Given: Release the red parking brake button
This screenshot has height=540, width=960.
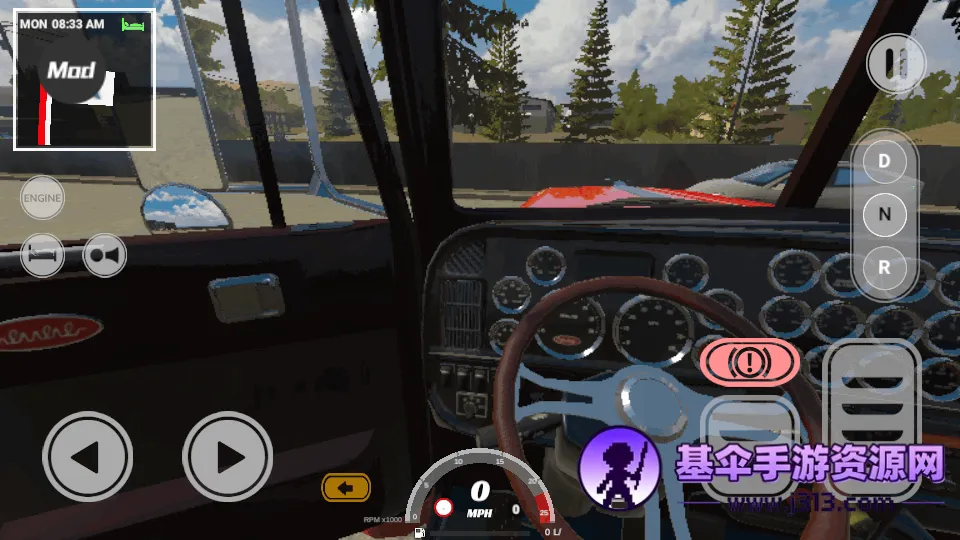Looking at the screenshot, I should click(749, 362).
